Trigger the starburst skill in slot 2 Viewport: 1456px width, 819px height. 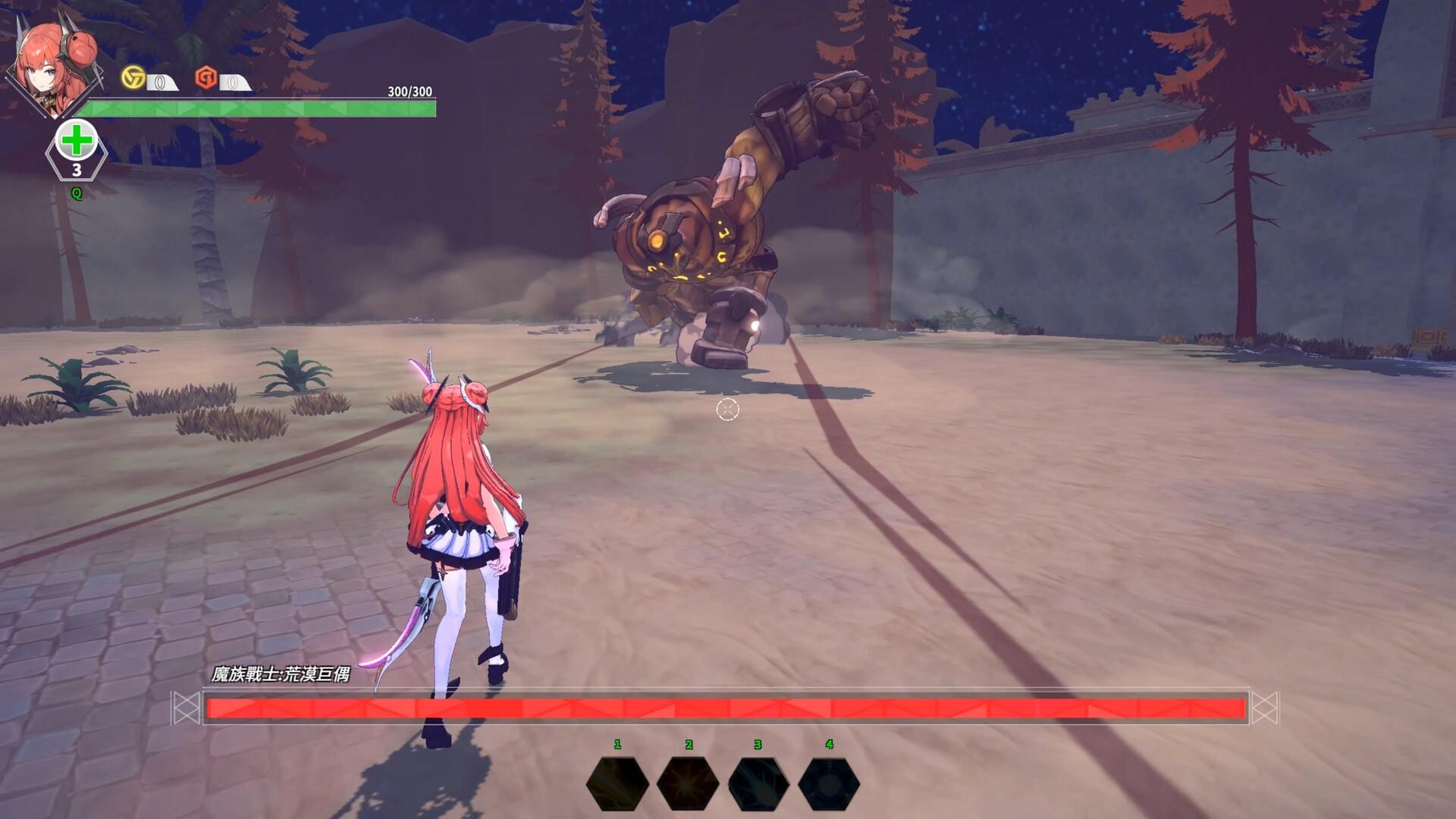click(688, 783)
